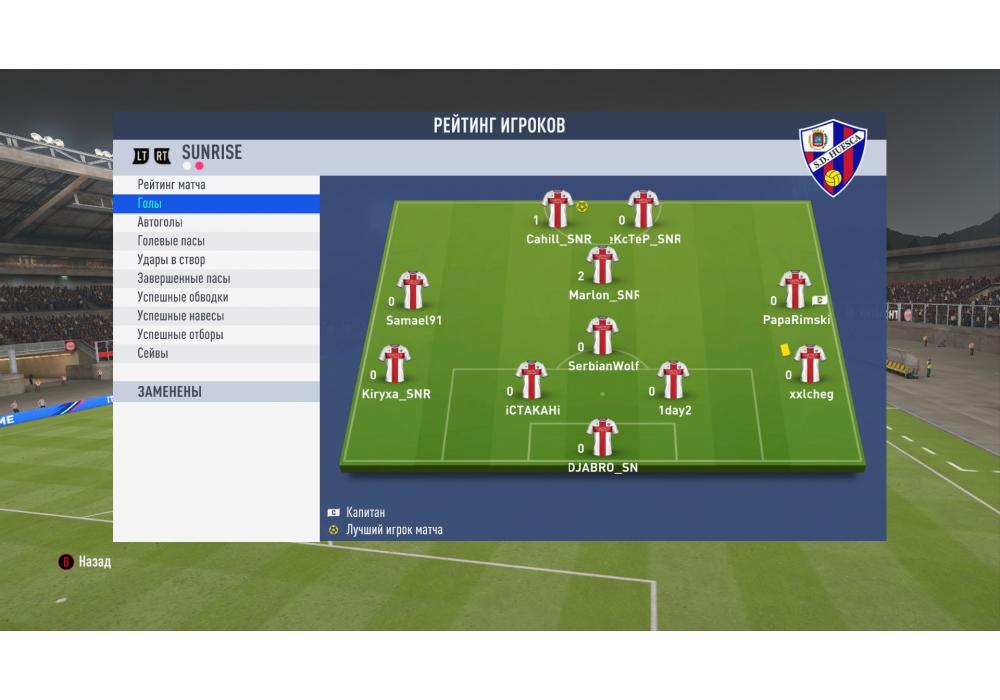Switch to Удары в створ stats
Viewport: 1000px width, 700px height.
point(215,260)
